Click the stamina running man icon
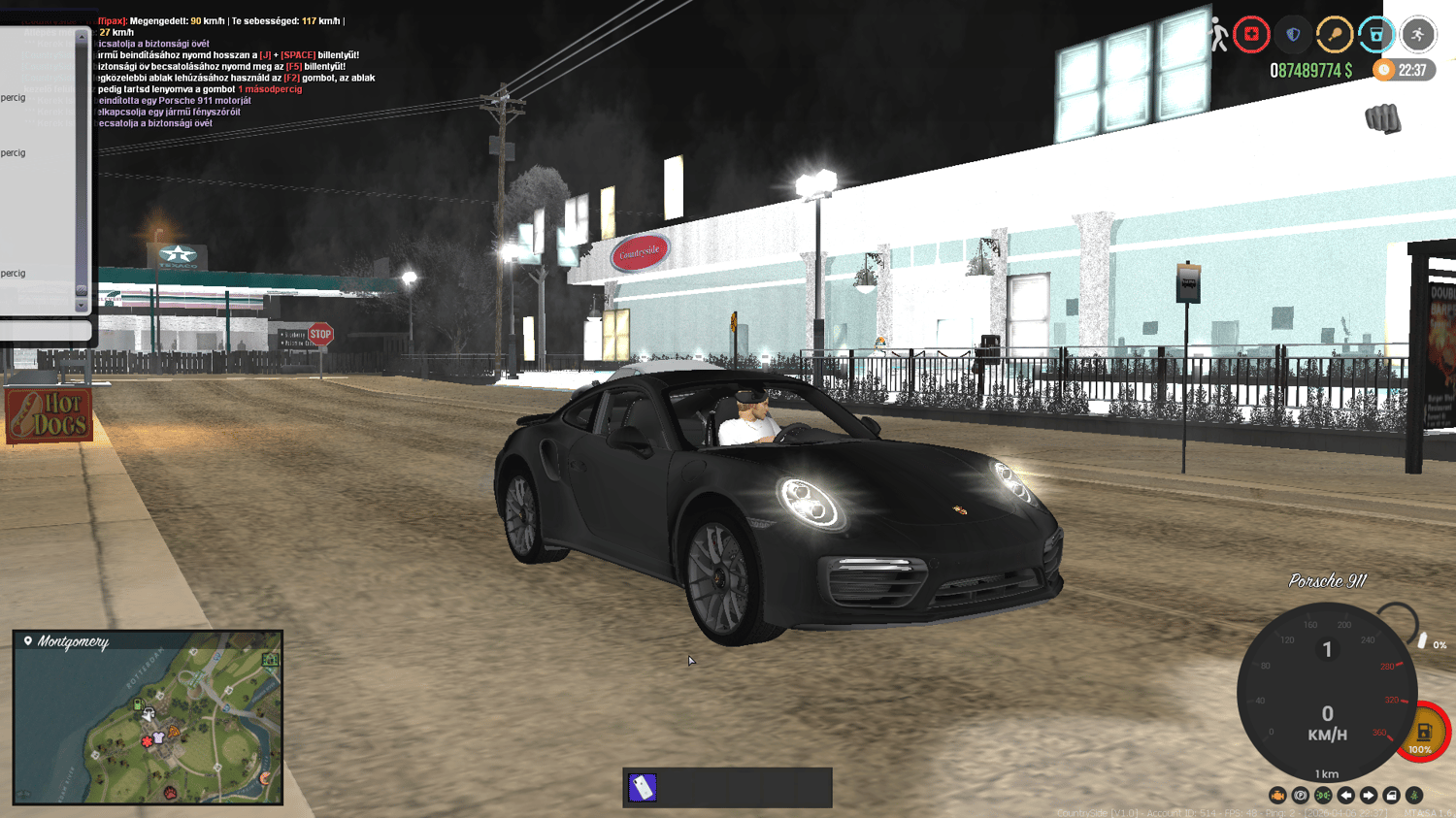This screenshot has width=1456, height=818. point(1418,35)
